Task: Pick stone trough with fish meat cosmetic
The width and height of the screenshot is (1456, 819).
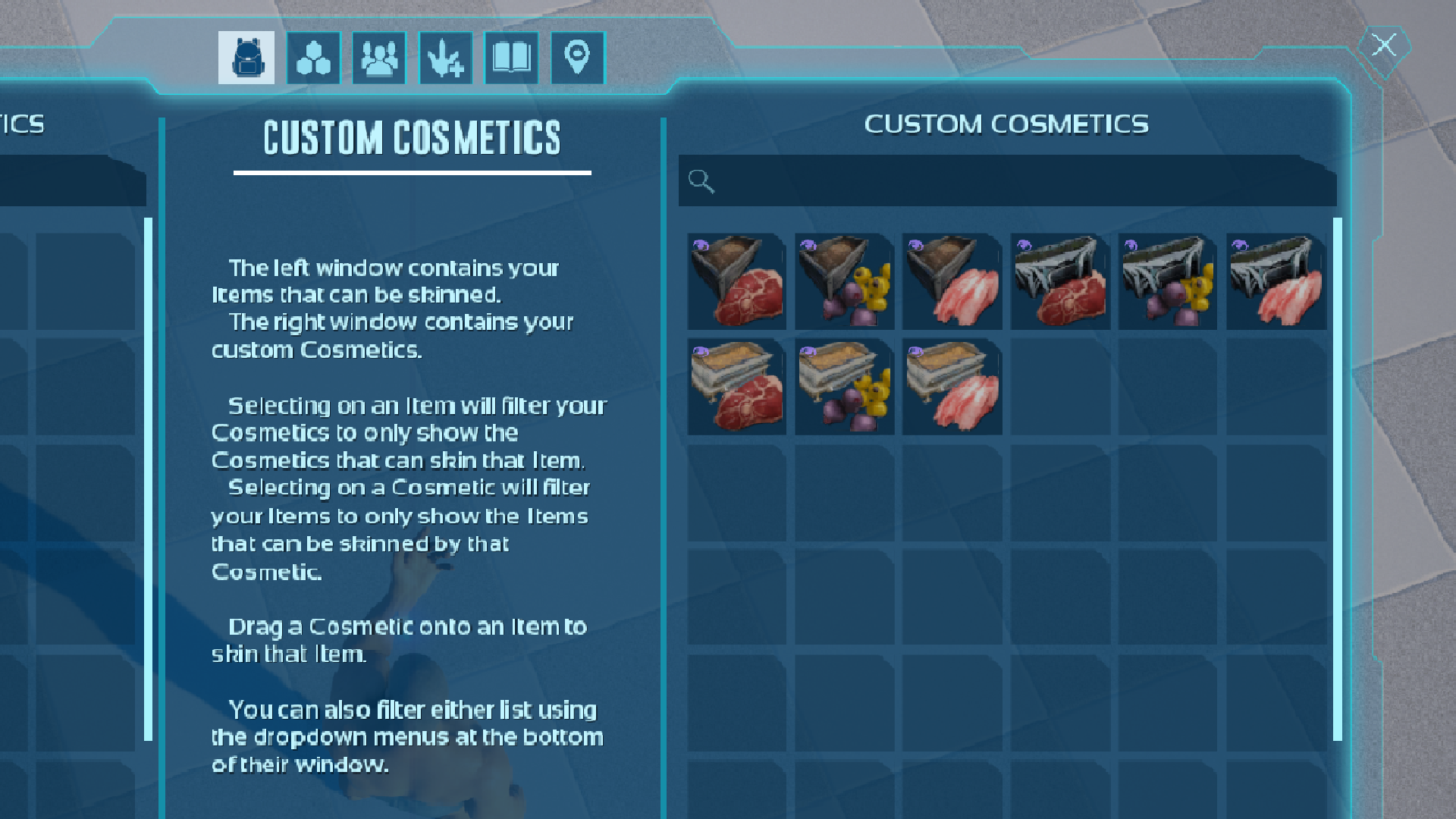Action: (952, 387)
